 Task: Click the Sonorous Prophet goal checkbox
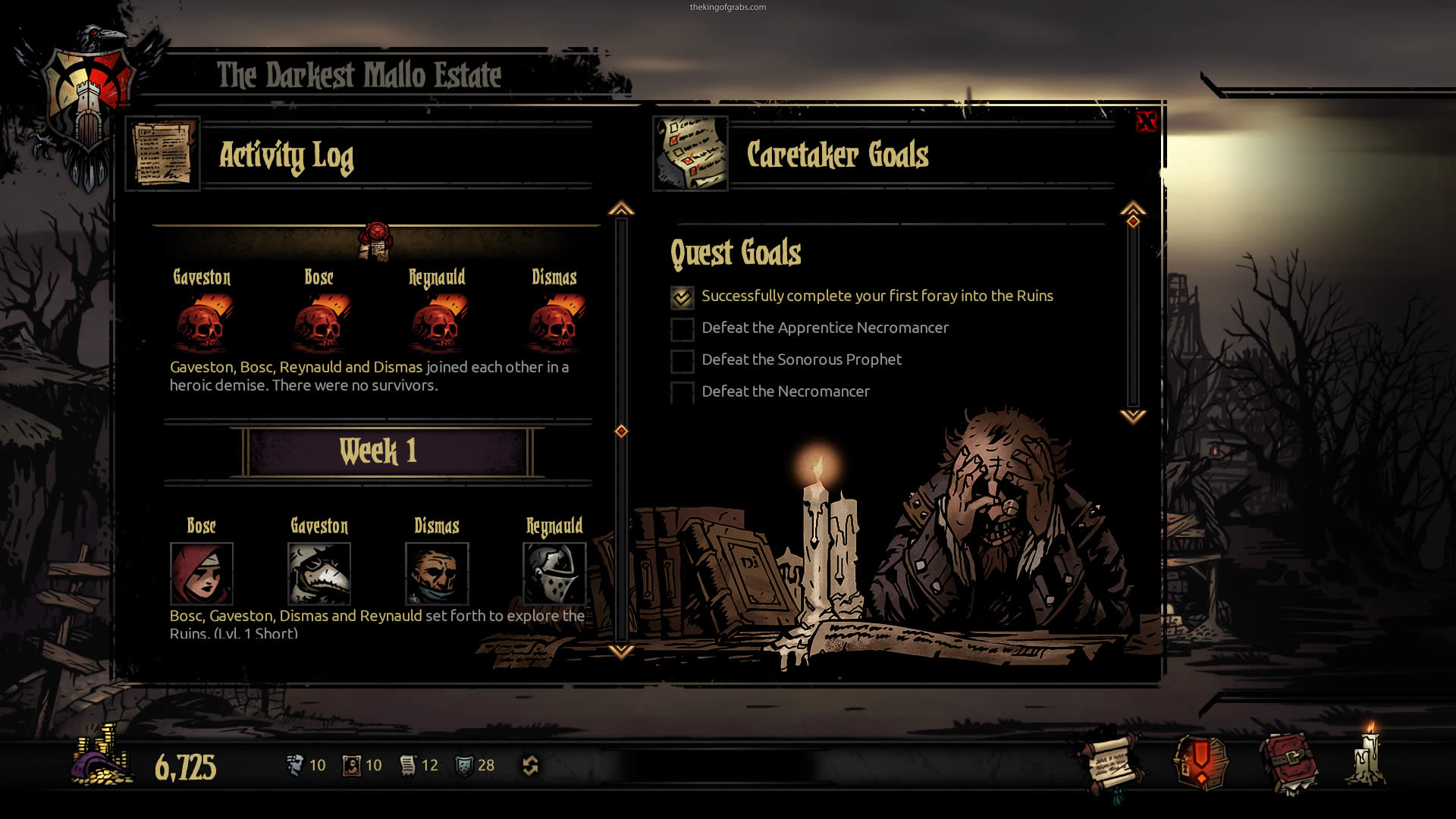point(682,361)
